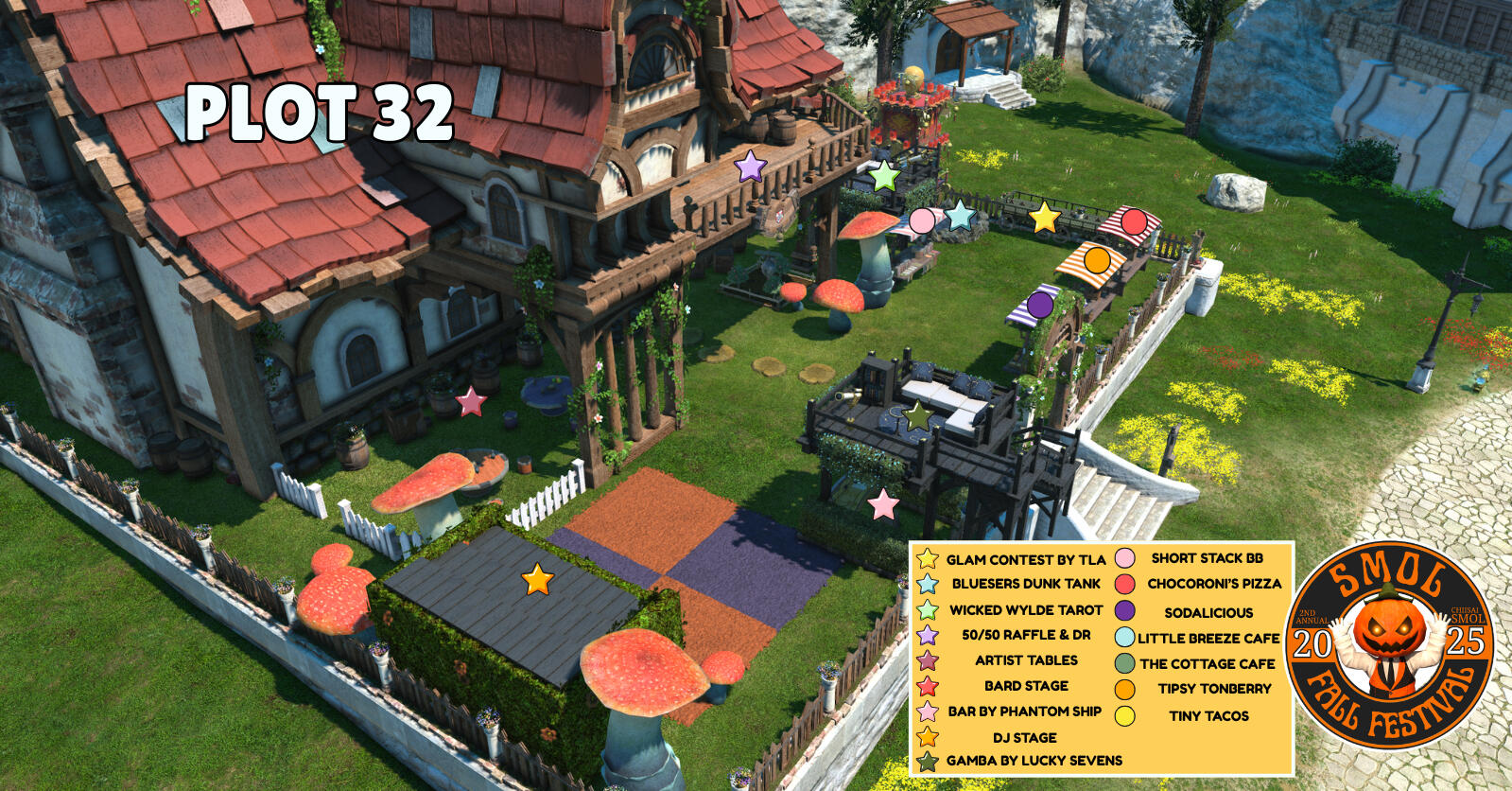Select the purple circle on the purple awning
Screen dimensions: 1512x791
click(x=1039, y=305)
